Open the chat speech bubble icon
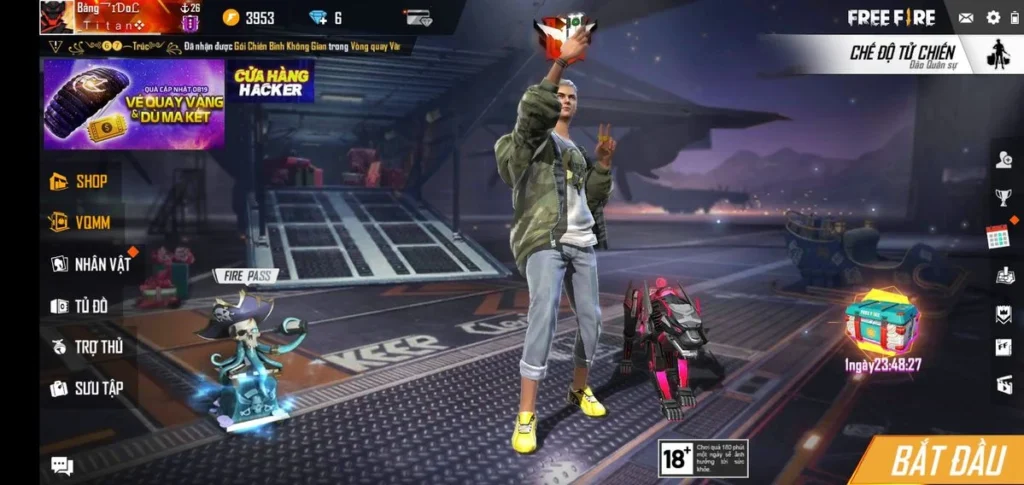The width and height of the screenshot is (1024, 485). [62, 465]
